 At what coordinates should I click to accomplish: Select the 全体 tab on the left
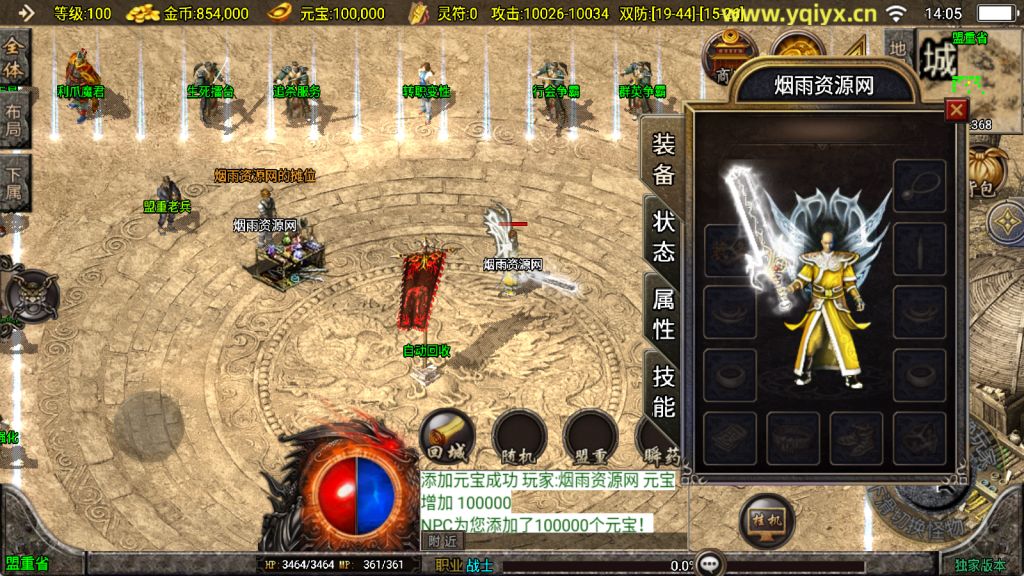pyautogui.click(x=14, y=58)
